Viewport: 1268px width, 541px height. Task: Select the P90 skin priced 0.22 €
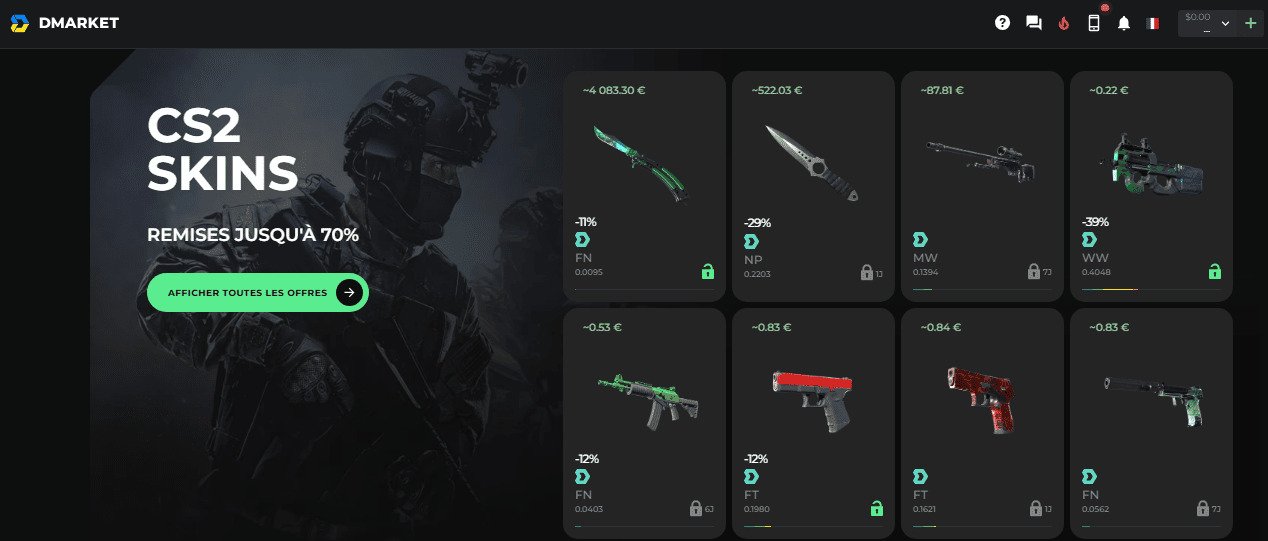coord(1151,185)
